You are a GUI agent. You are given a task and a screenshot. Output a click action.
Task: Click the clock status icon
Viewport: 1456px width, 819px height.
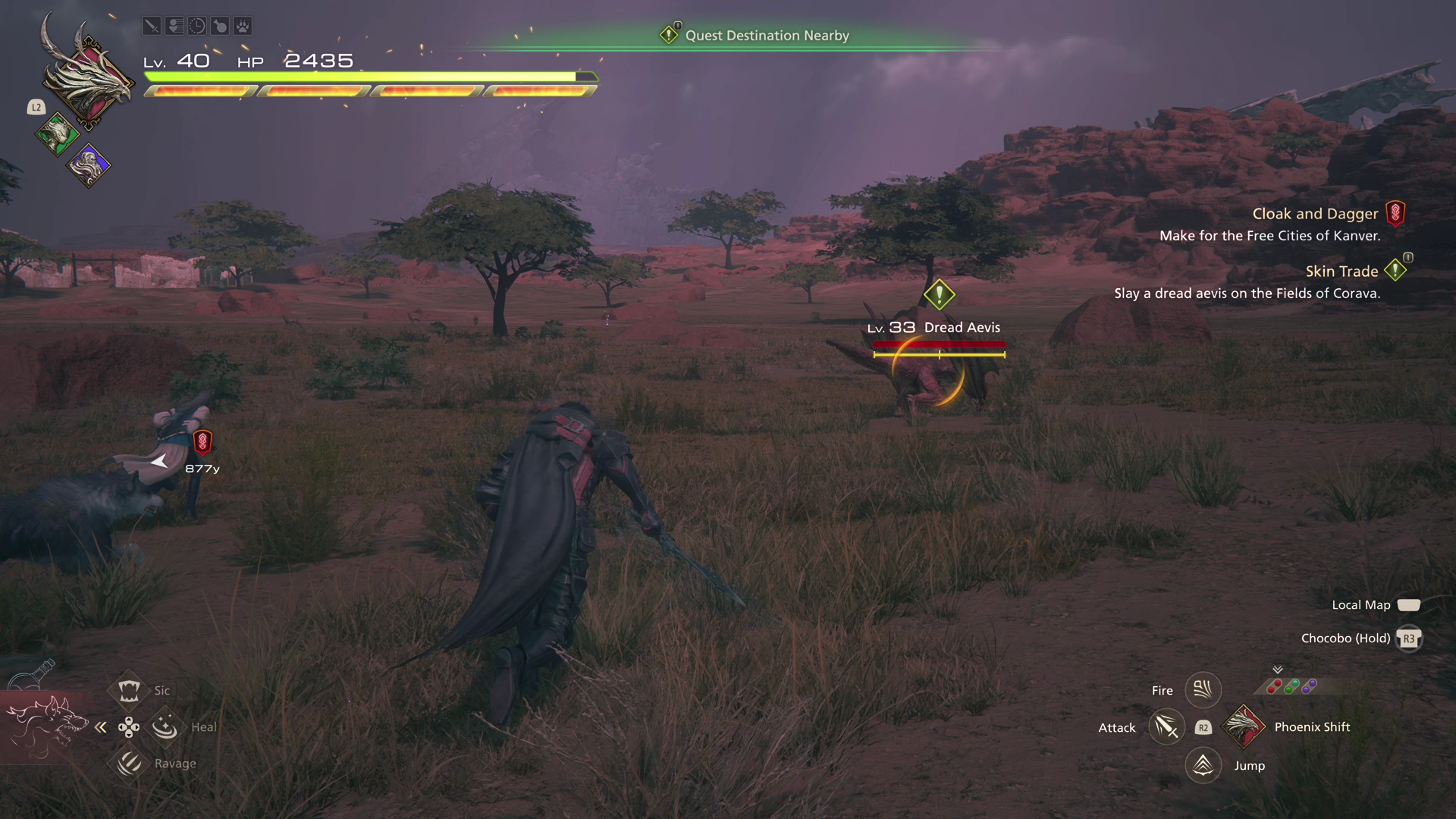[x=197, y=26]
